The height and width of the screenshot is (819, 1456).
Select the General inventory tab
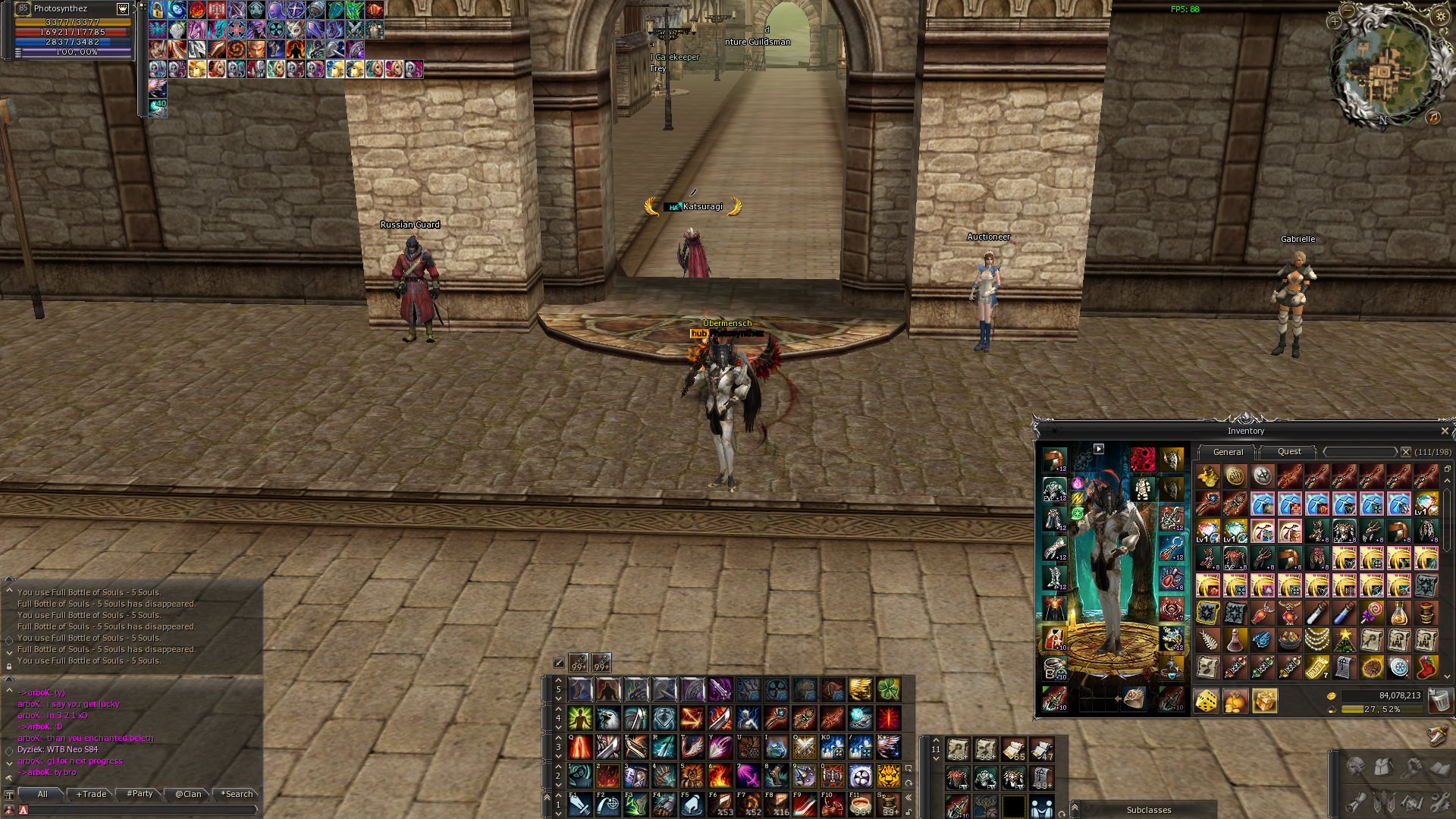pyautogui.click(x=1228, y=452)
